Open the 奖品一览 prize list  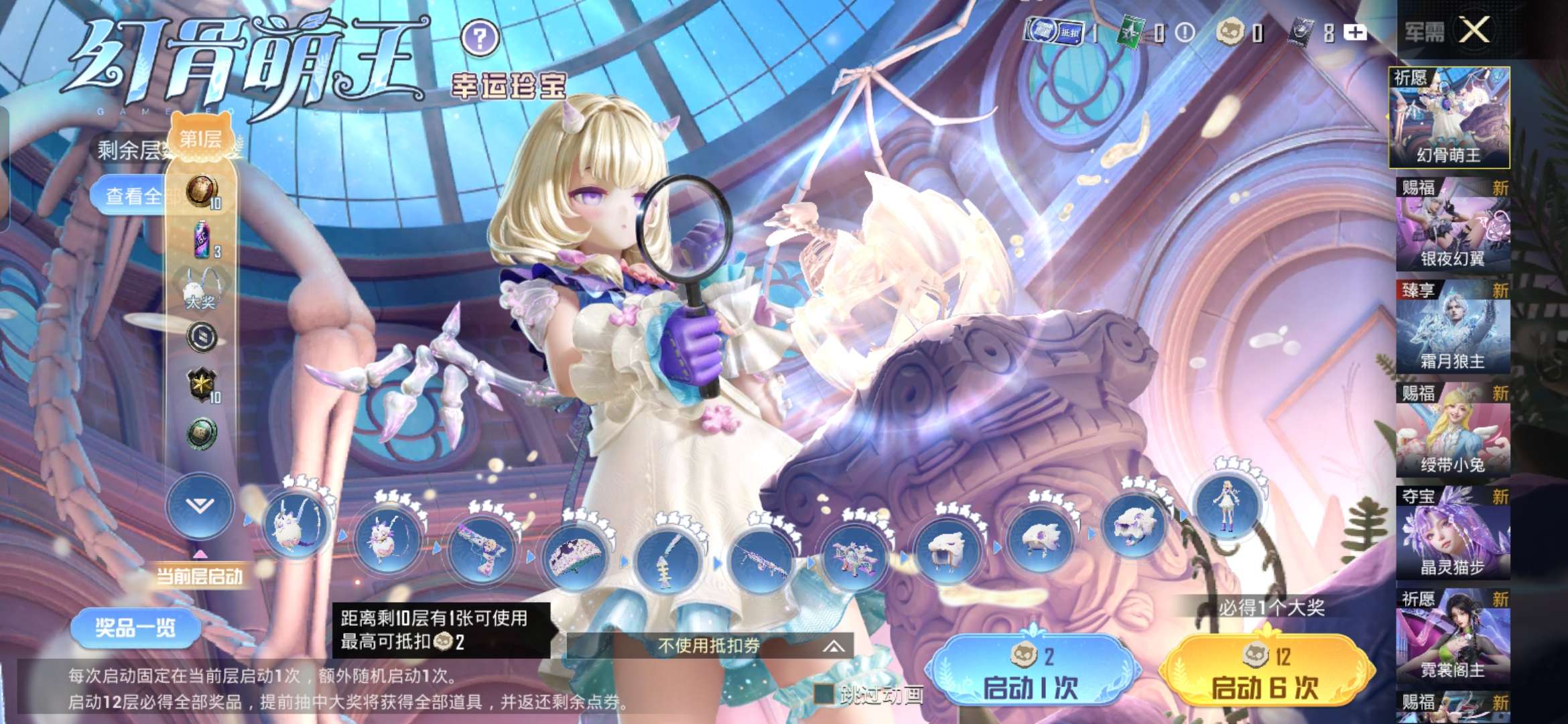point(135,627)
